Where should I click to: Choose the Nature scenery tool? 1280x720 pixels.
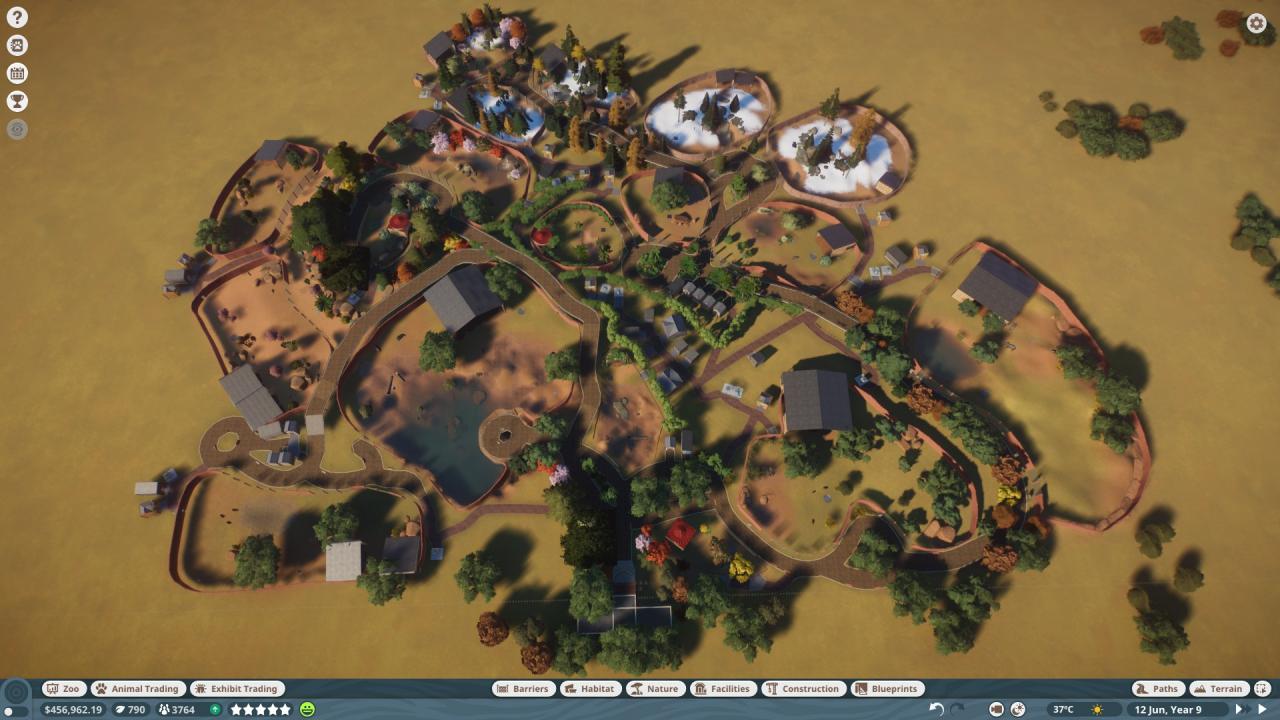[x=654, y=689]
